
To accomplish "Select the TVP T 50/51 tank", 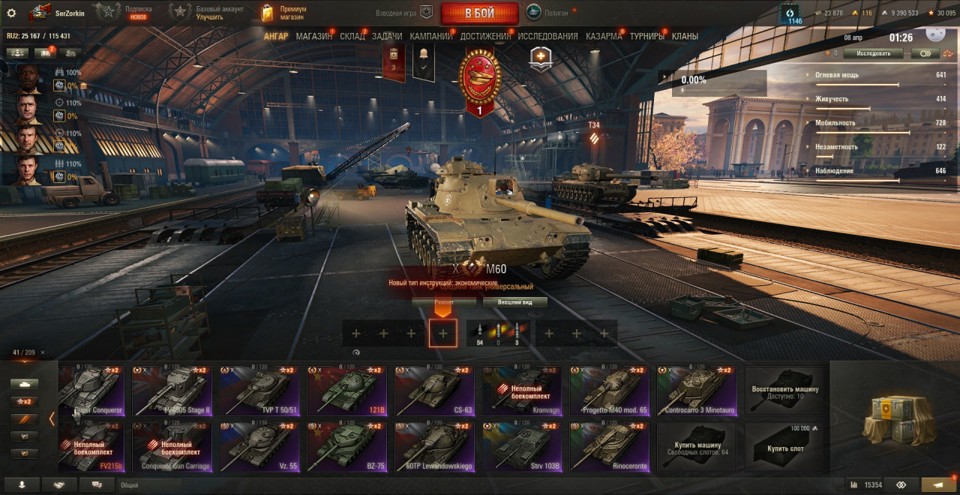I will (x=258, y=390).
